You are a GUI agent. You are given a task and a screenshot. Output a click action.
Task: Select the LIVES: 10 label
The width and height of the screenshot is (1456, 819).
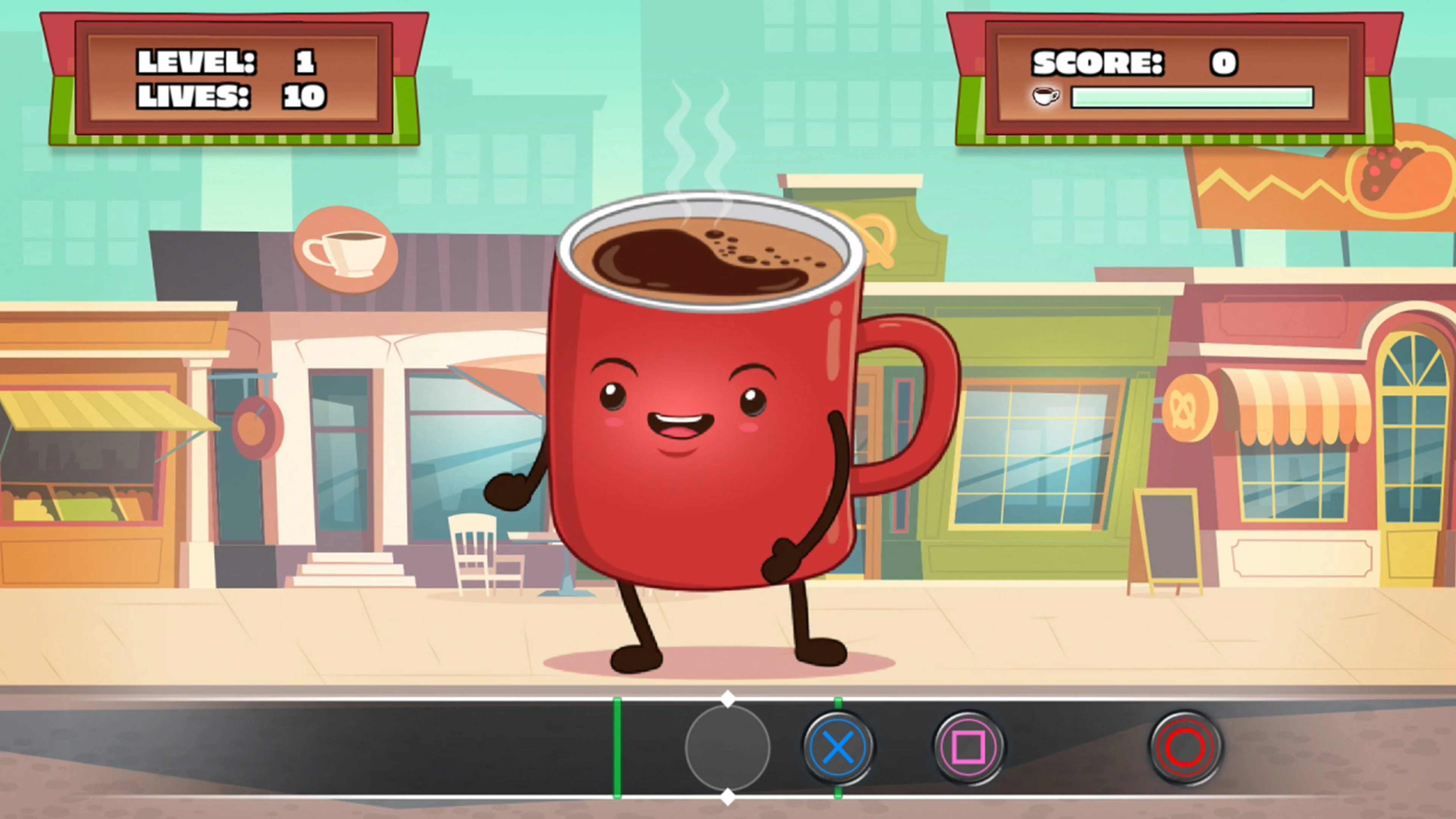coord(232,97)
